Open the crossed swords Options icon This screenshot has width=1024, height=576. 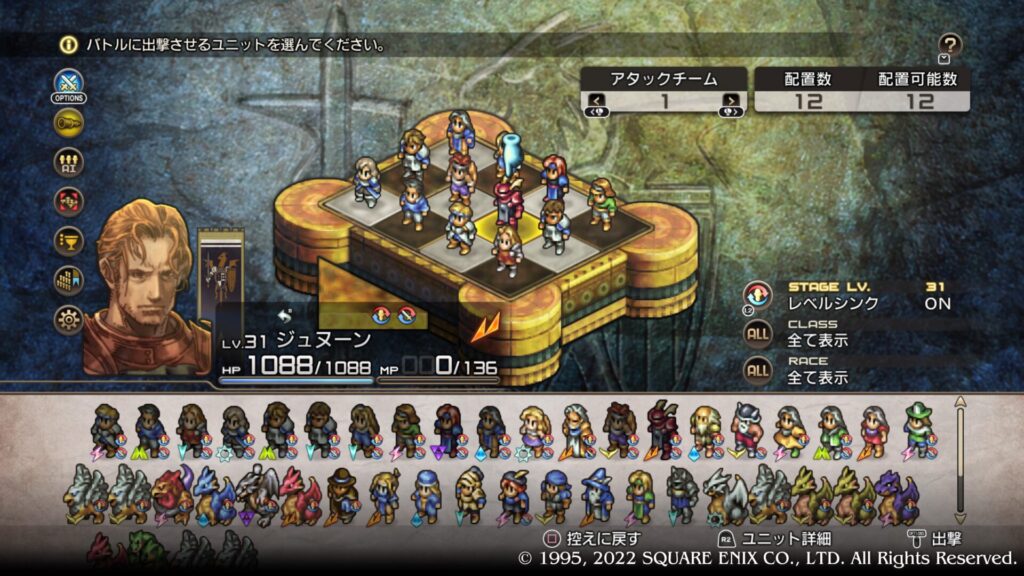tap(68, 84)
